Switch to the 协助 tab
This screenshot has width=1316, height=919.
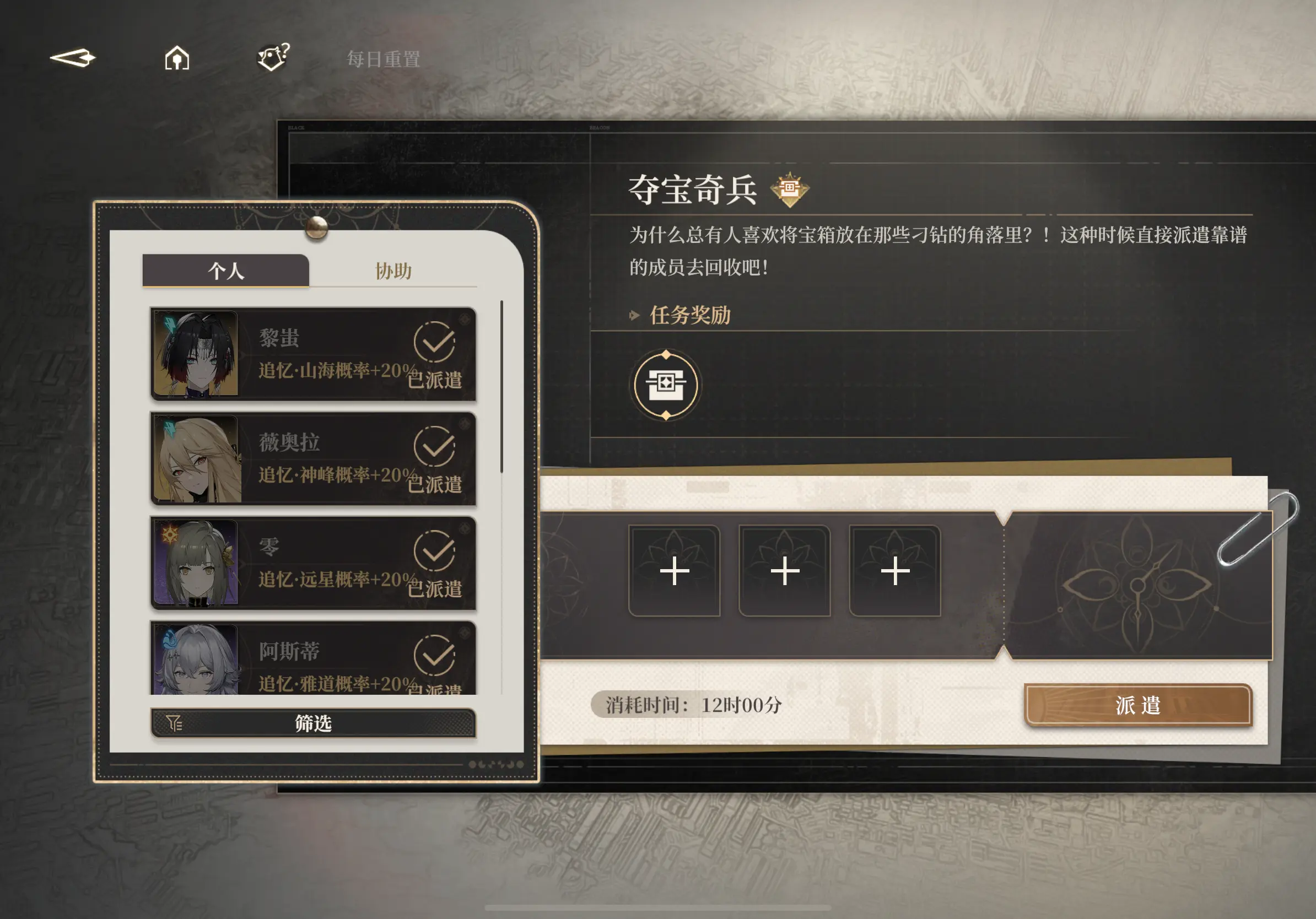tap(393, 271)
